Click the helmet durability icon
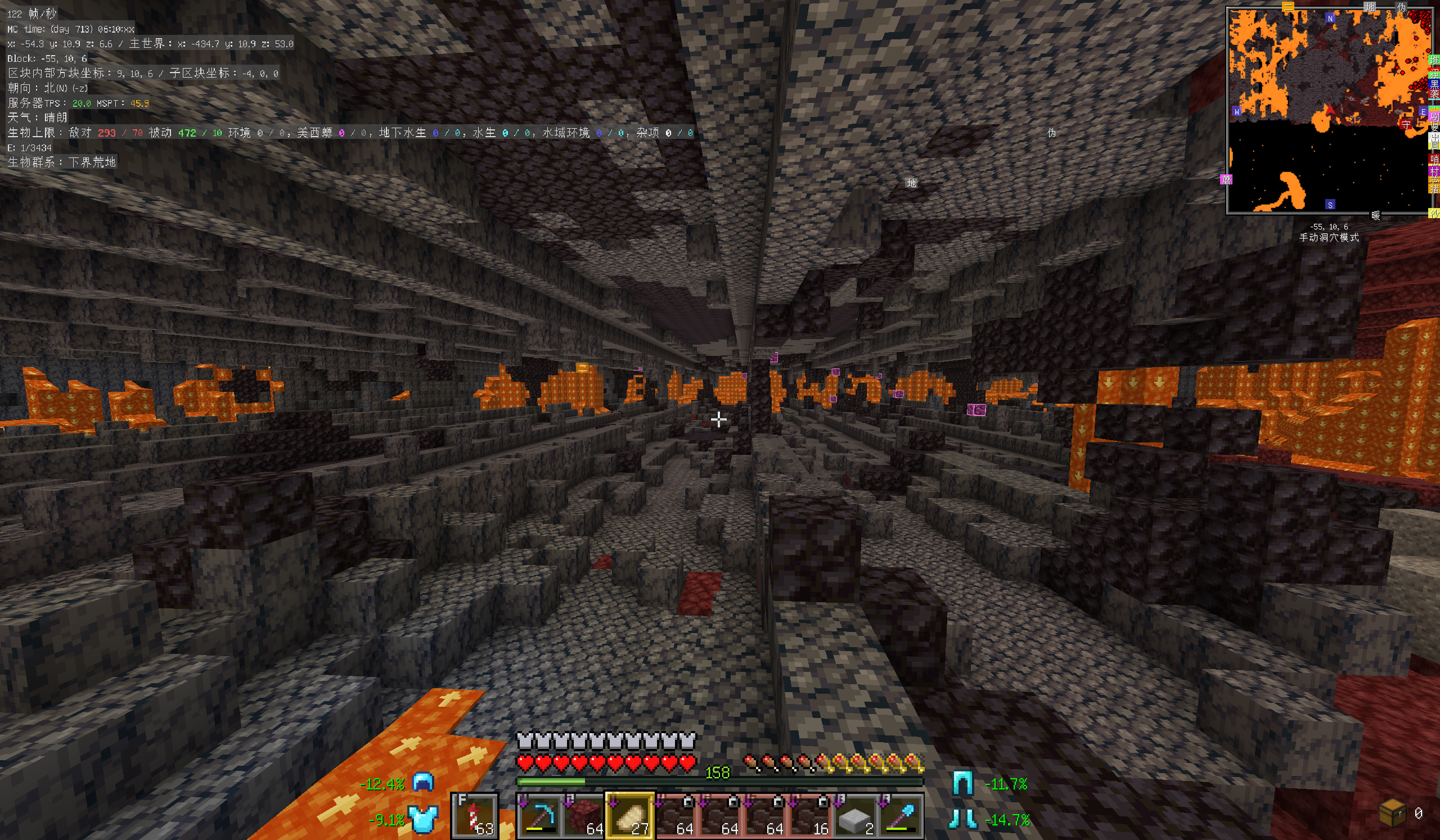The image size is (1440, 840). pos(424,783)
